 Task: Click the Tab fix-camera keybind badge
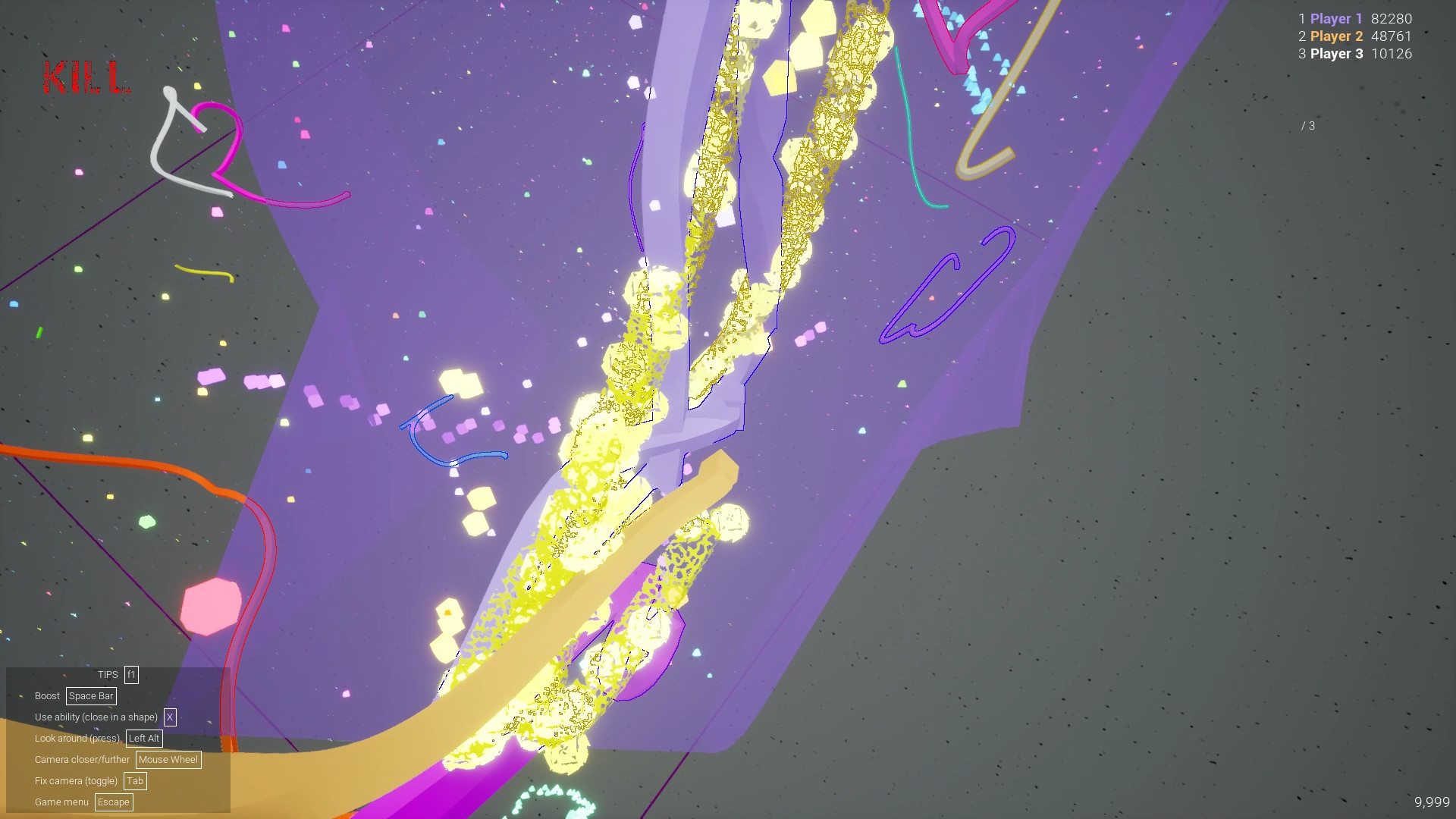point(135,780)
